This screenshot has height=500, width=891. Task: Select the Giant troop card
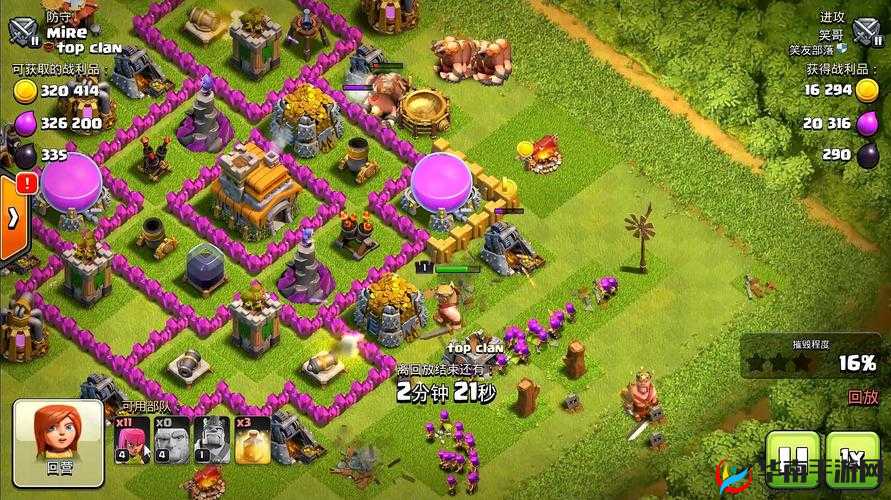pyautogui.click(x=171, y=439)
